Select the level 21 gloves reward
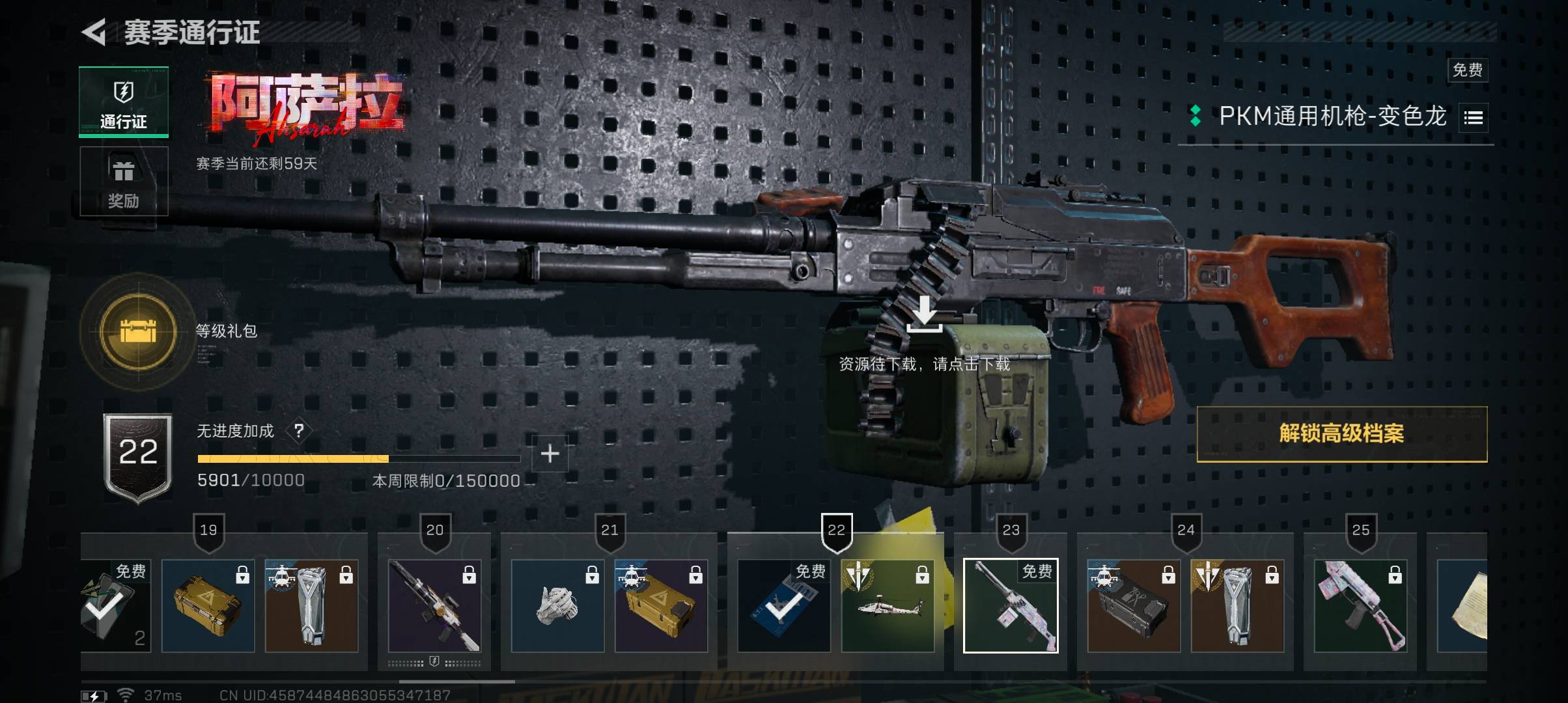The width and height of the screenshot is (1568, 703). pos(557,605)
